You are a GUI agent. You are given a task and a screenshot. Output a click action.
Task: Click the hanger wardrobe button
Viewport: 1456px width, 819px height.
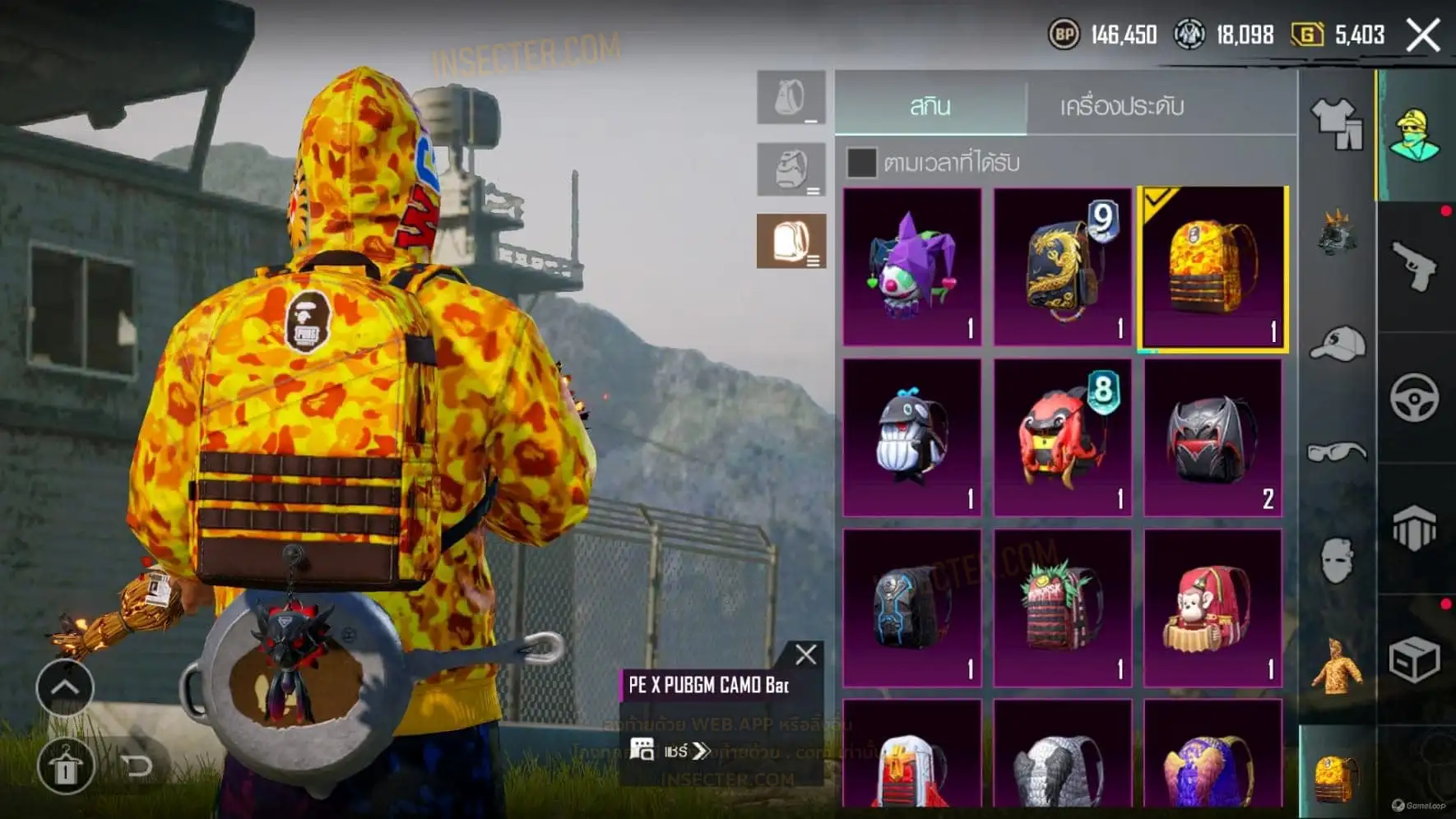click(x=65, y=766)
